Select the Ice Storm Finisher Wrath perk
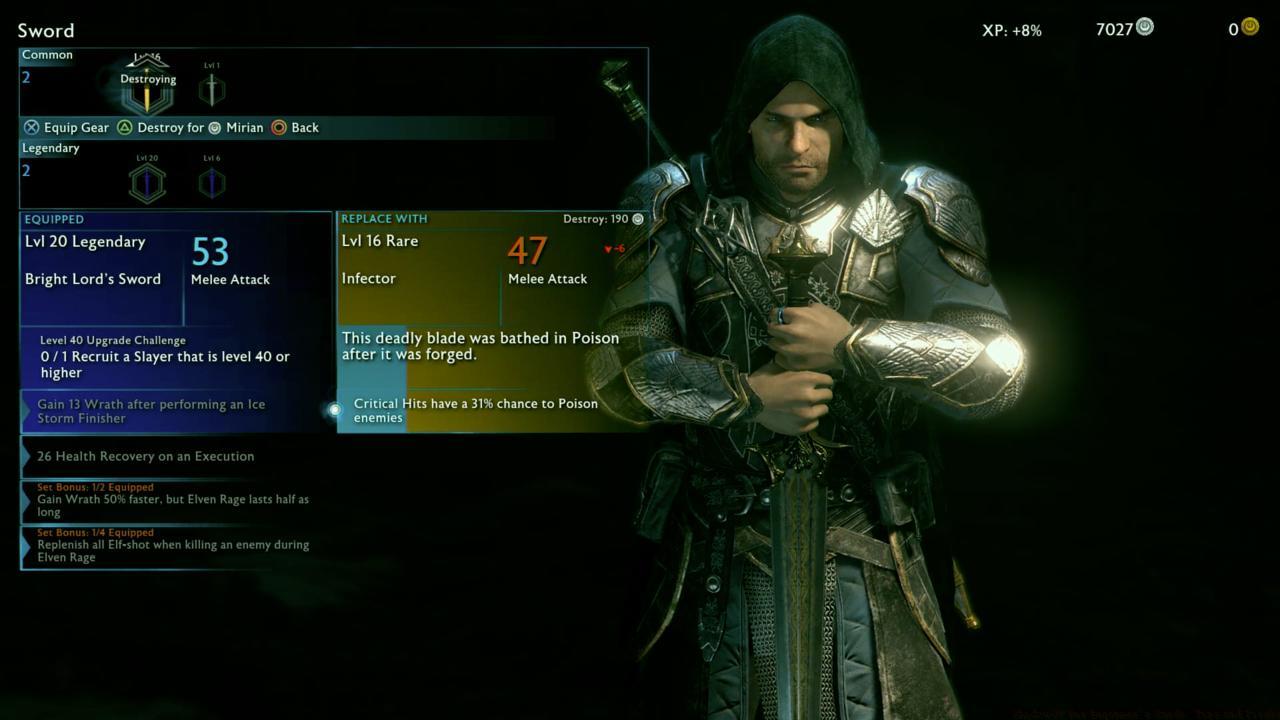This screenshot has width=1280, height=720. [x=176, y=411]
